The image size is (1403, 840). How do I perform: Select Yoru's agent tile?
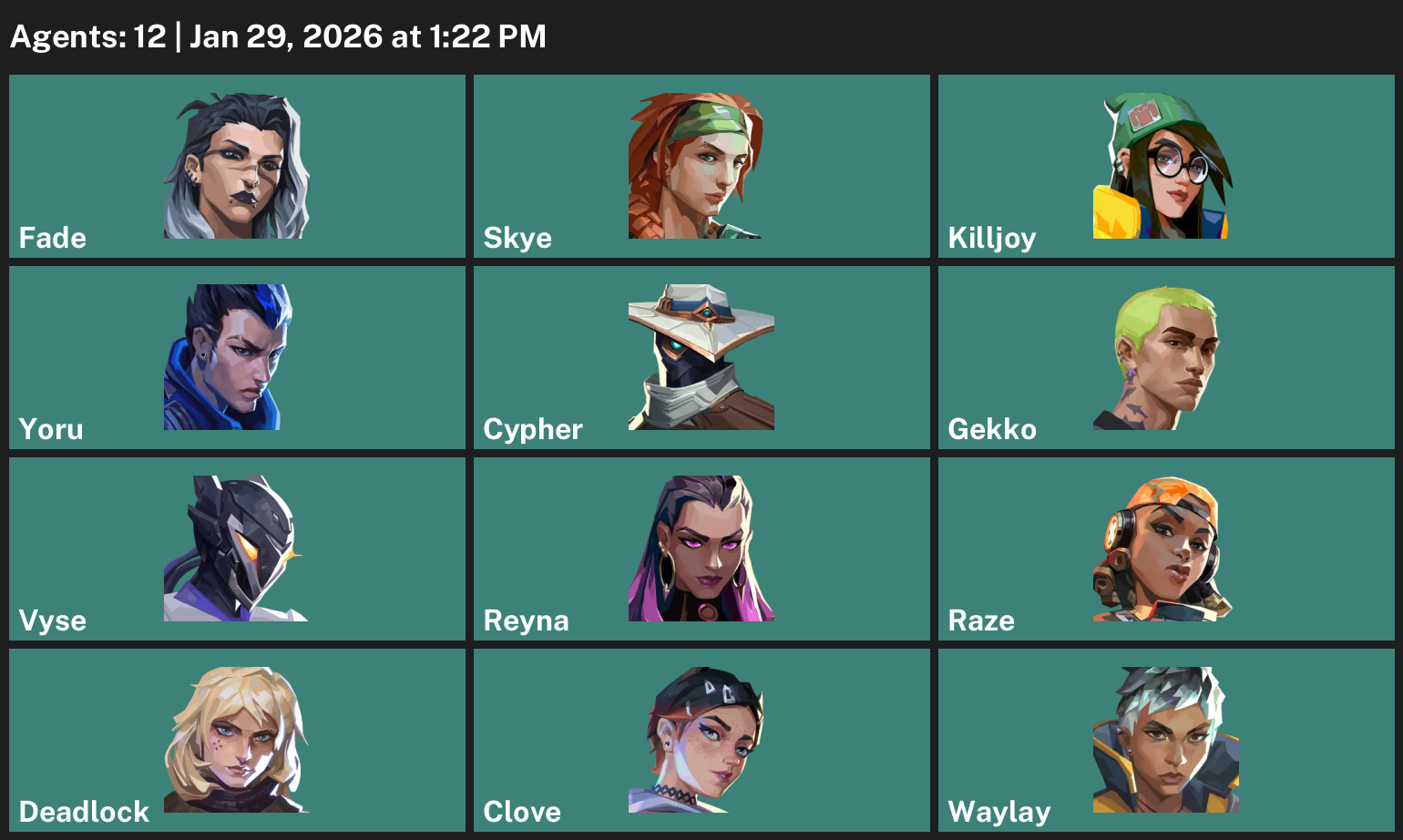tap(237, 357)
